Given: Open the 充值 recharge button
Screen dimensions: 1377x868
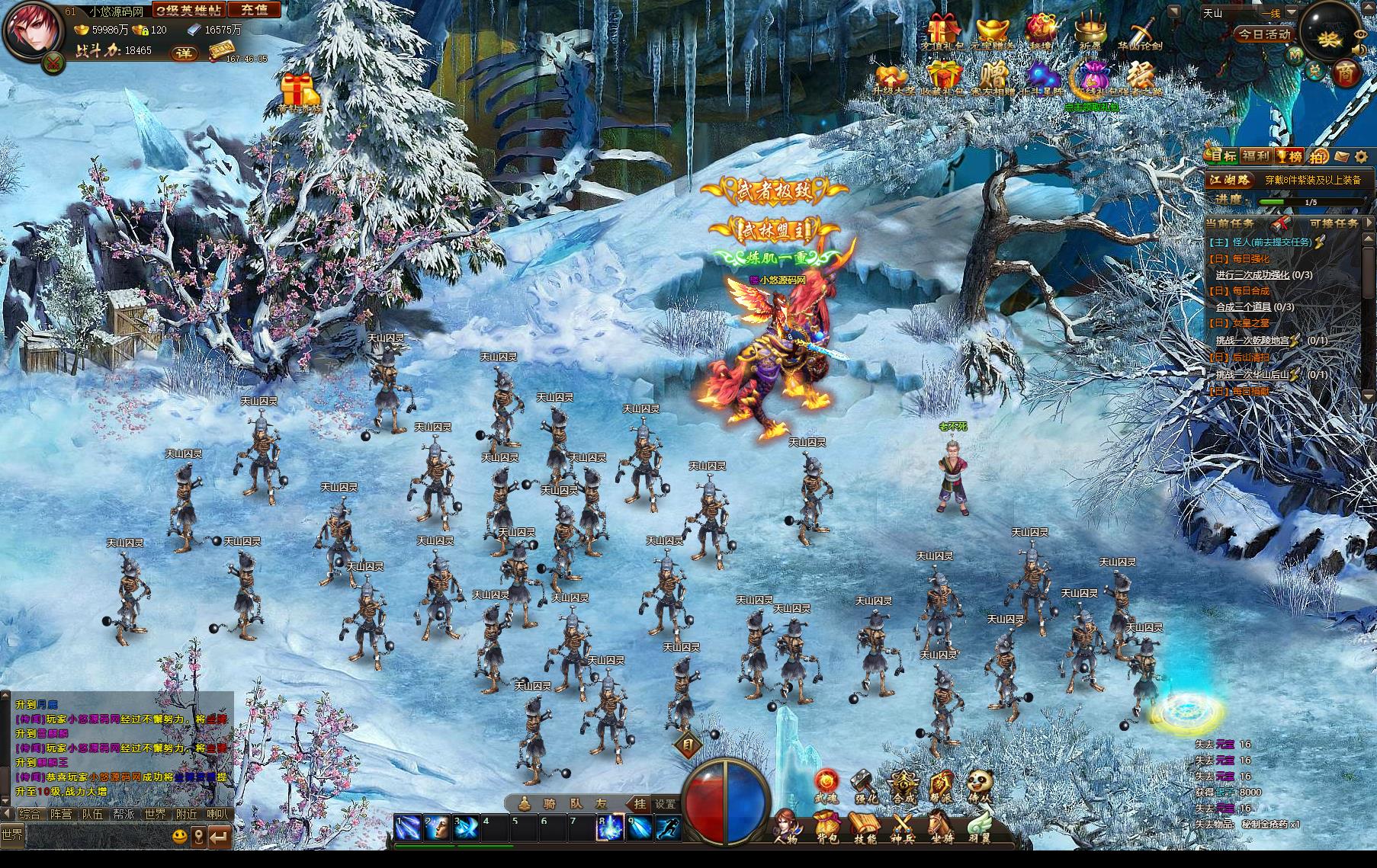Looking at the screenshot, I should 254,10.
